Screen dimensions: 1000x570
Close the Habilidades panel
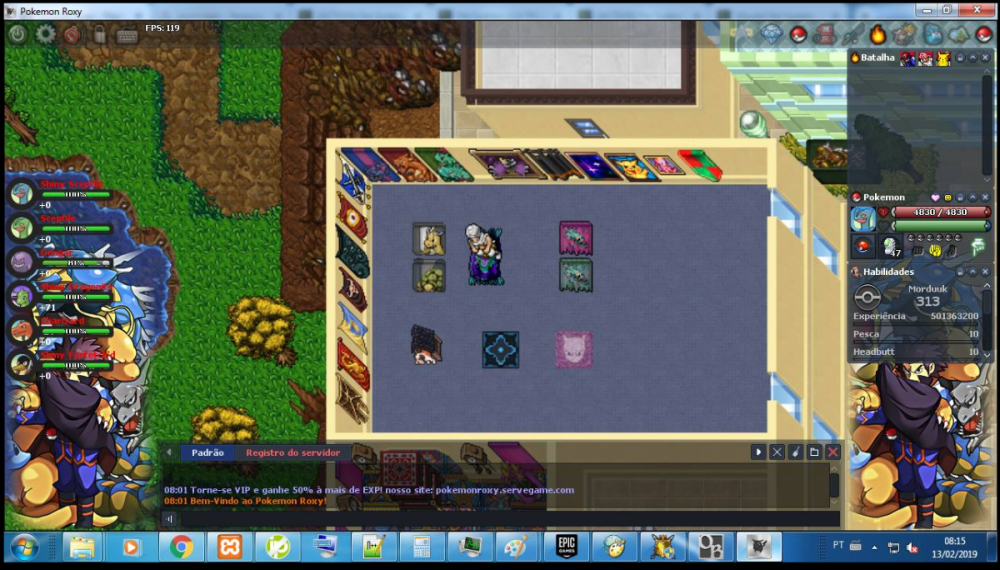(985, 272)
